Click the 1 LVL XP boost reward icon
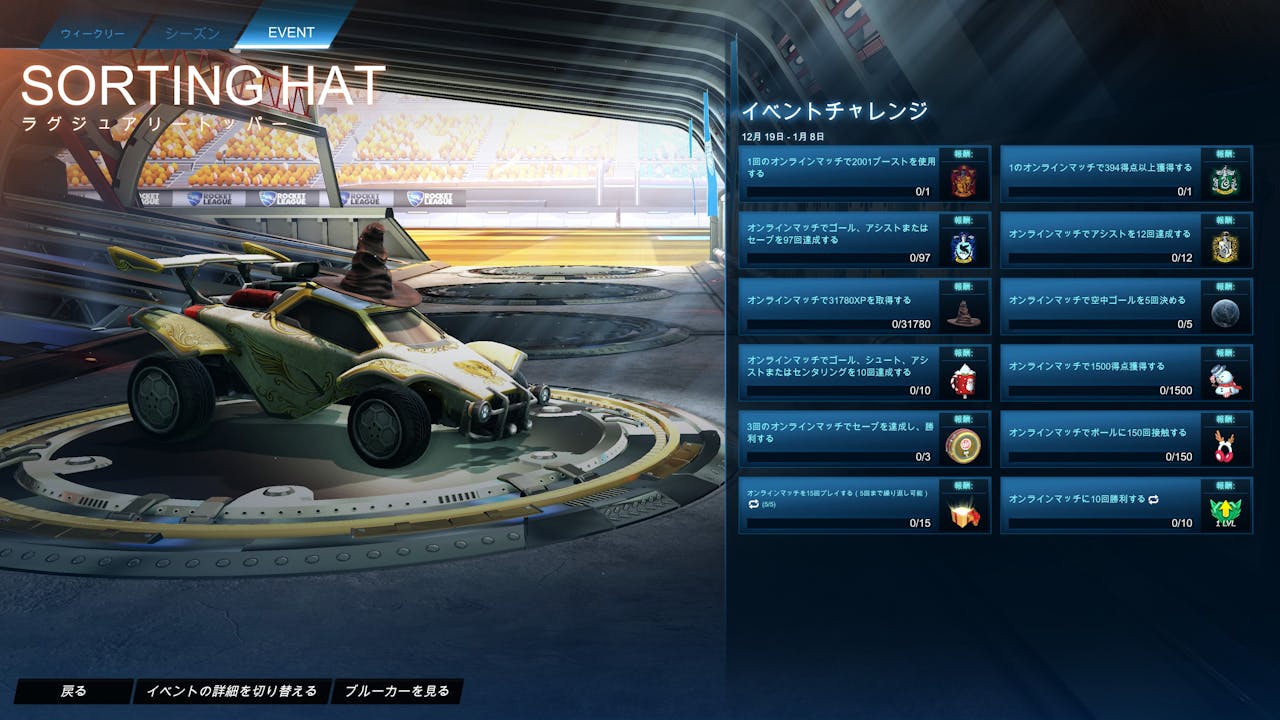The width and height of the screenshot is (1280, 720). tap(1225, 510)
